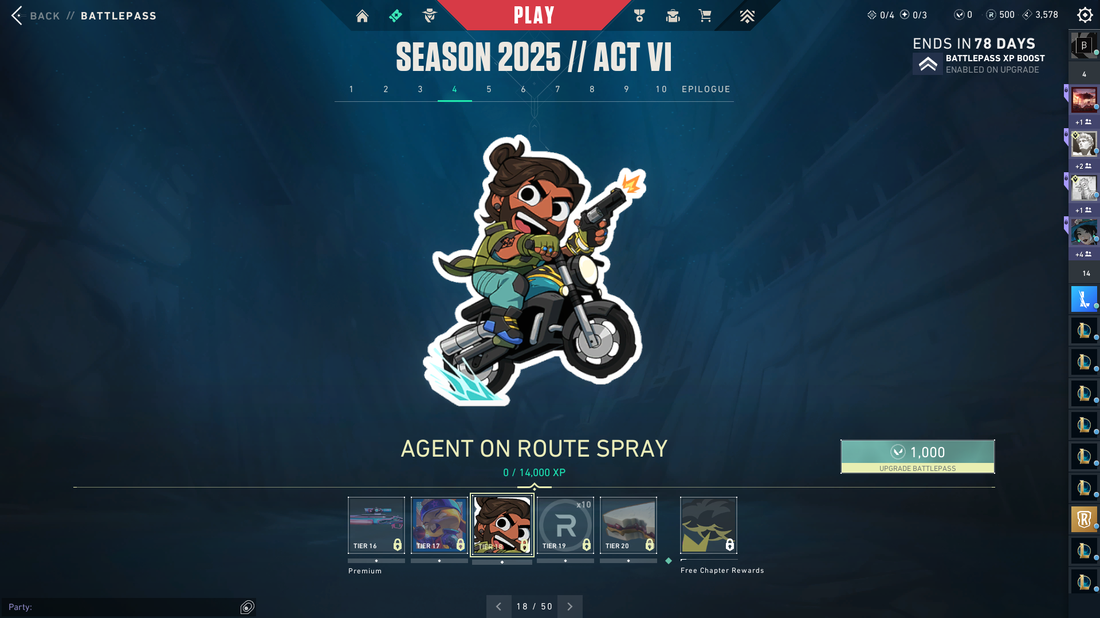Select the Tier 17 player card reward

tap(439, 526)
